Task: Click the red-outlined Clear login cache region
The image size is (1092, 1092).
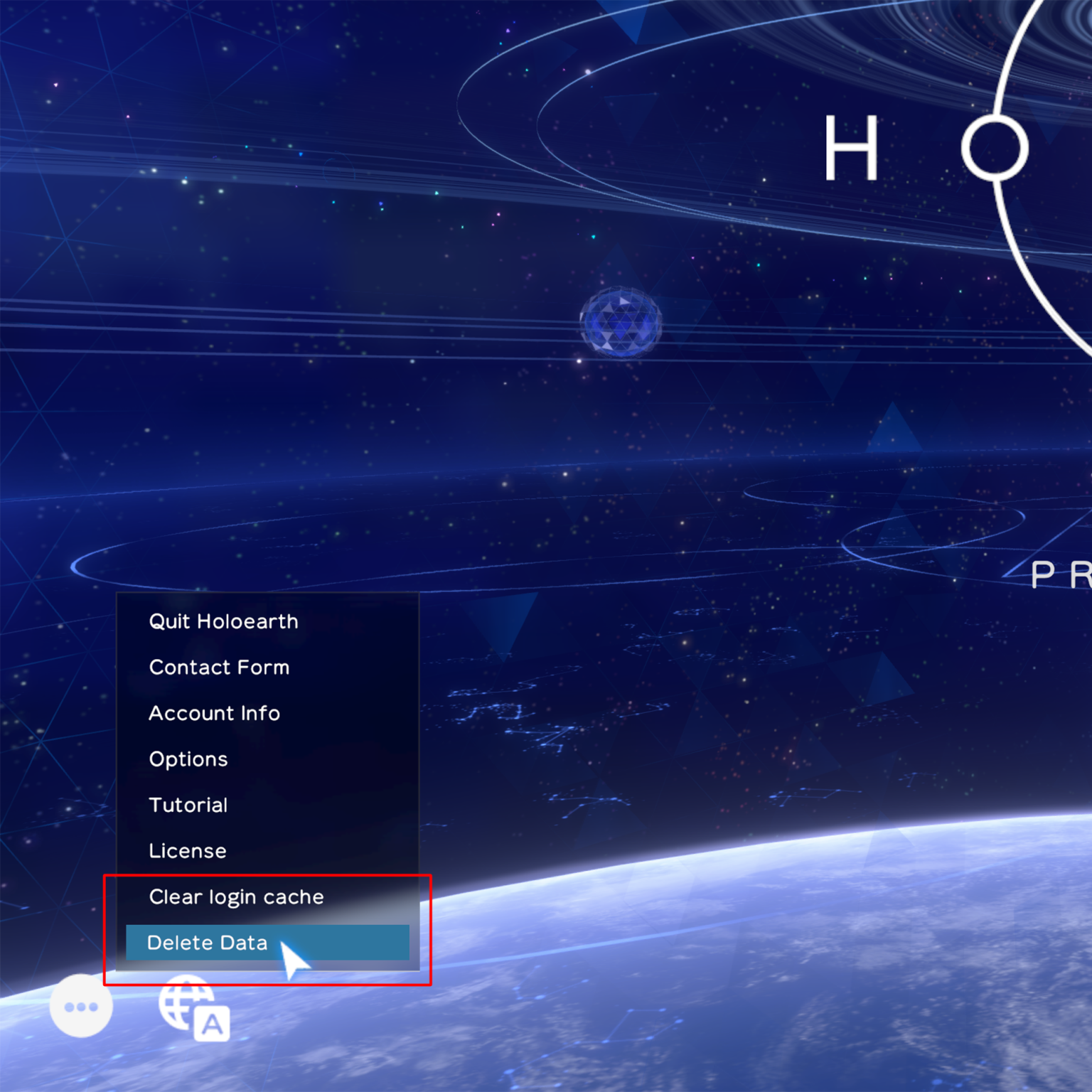Action: pos(235,896)
